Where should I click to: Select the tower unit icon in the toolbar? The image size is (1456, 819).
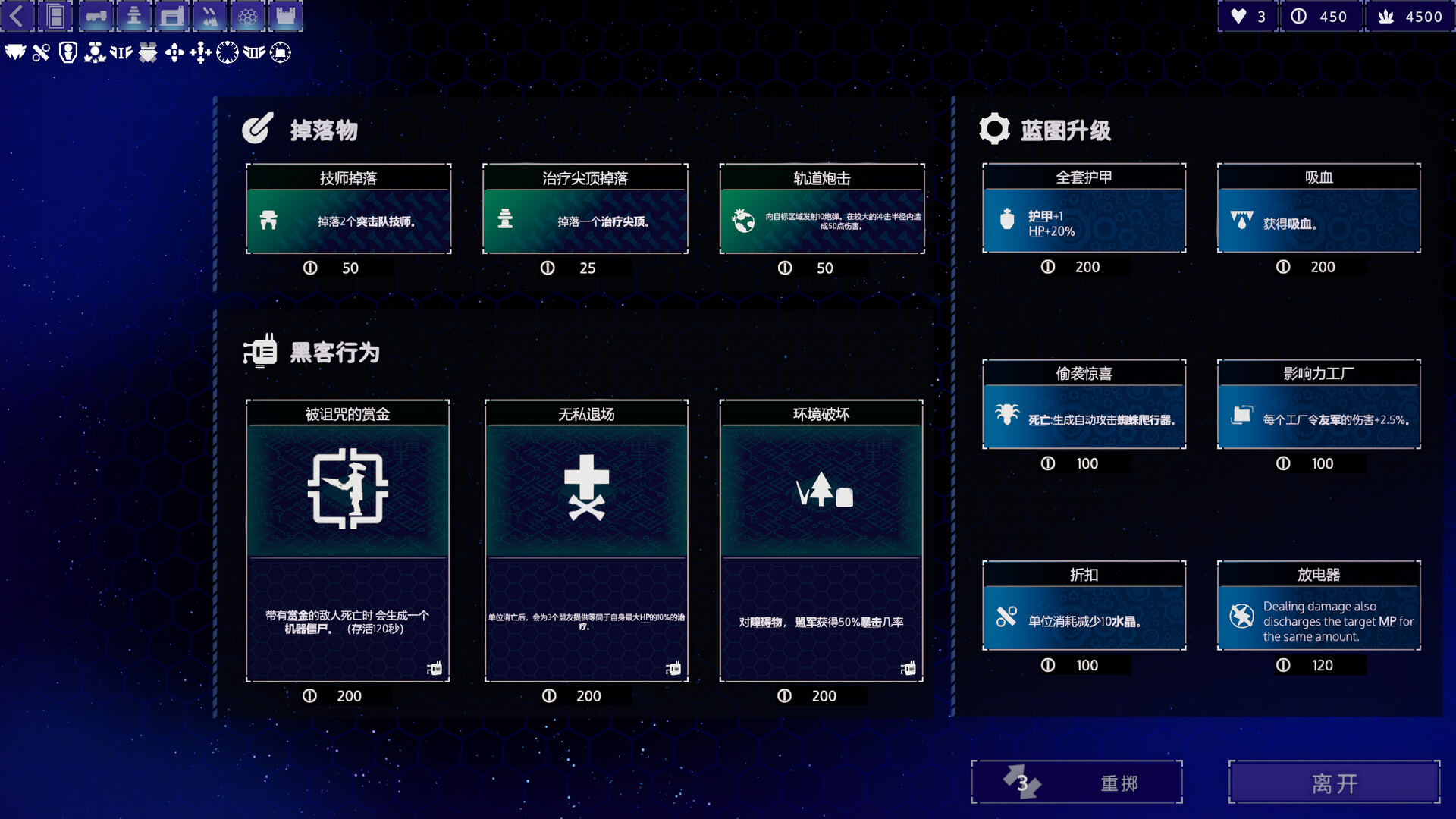coord(134,15)
